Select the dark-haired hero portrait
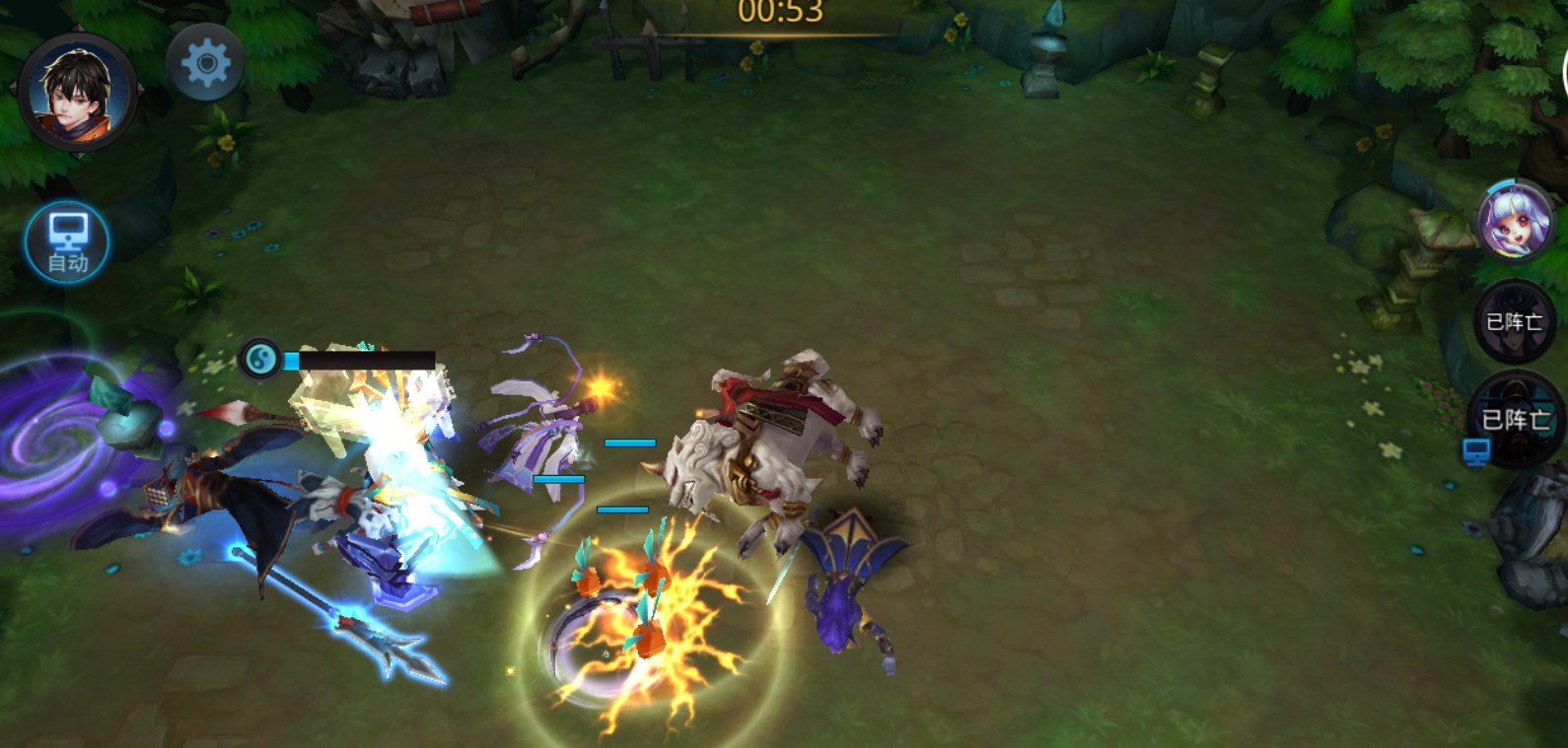This screenshot has height=748, width=1568. [x=77, y=93]
